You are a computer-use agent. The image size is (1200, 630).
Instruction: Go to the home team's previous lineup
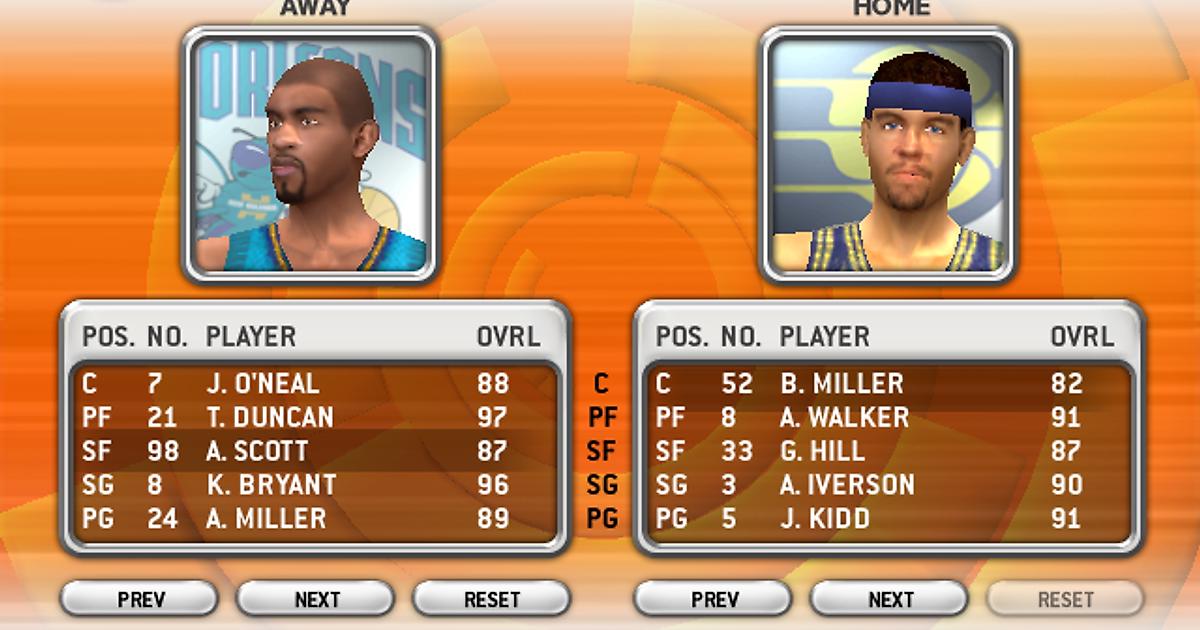click(x=714, y=599)
